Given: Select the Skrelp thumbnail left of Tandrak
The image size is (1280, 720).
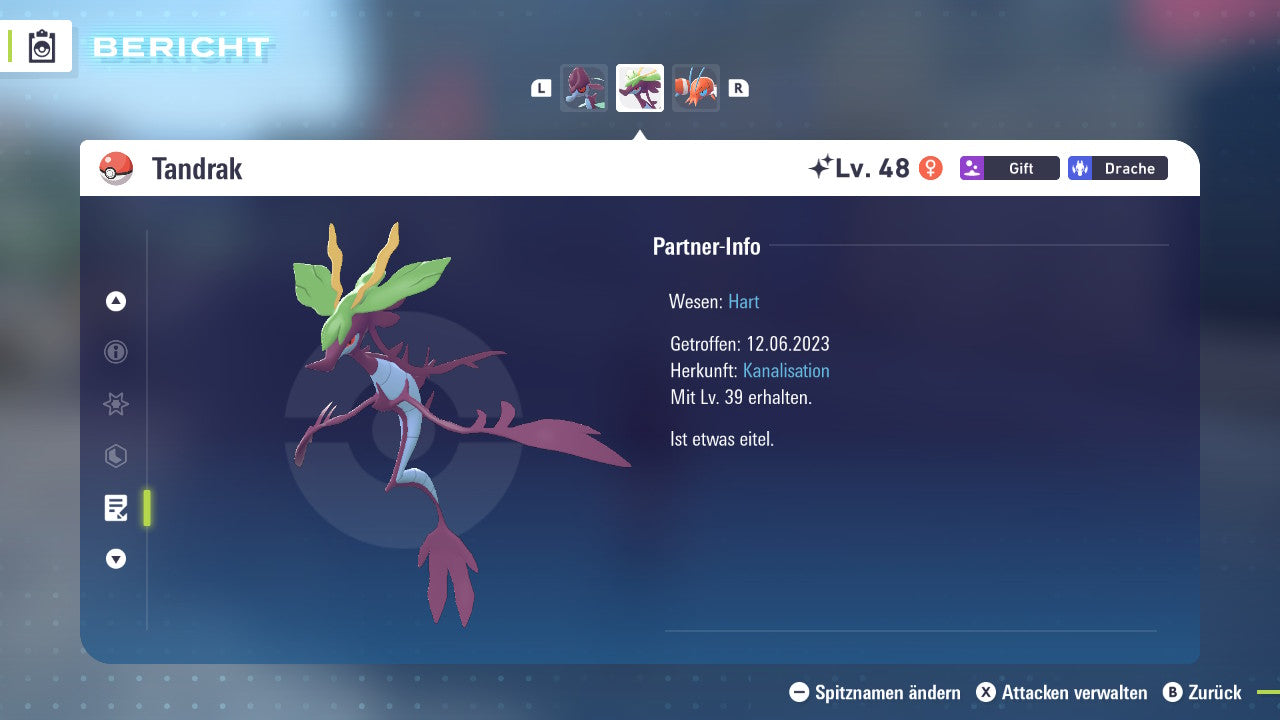Looking at the screenshot, I should (584, 88).
